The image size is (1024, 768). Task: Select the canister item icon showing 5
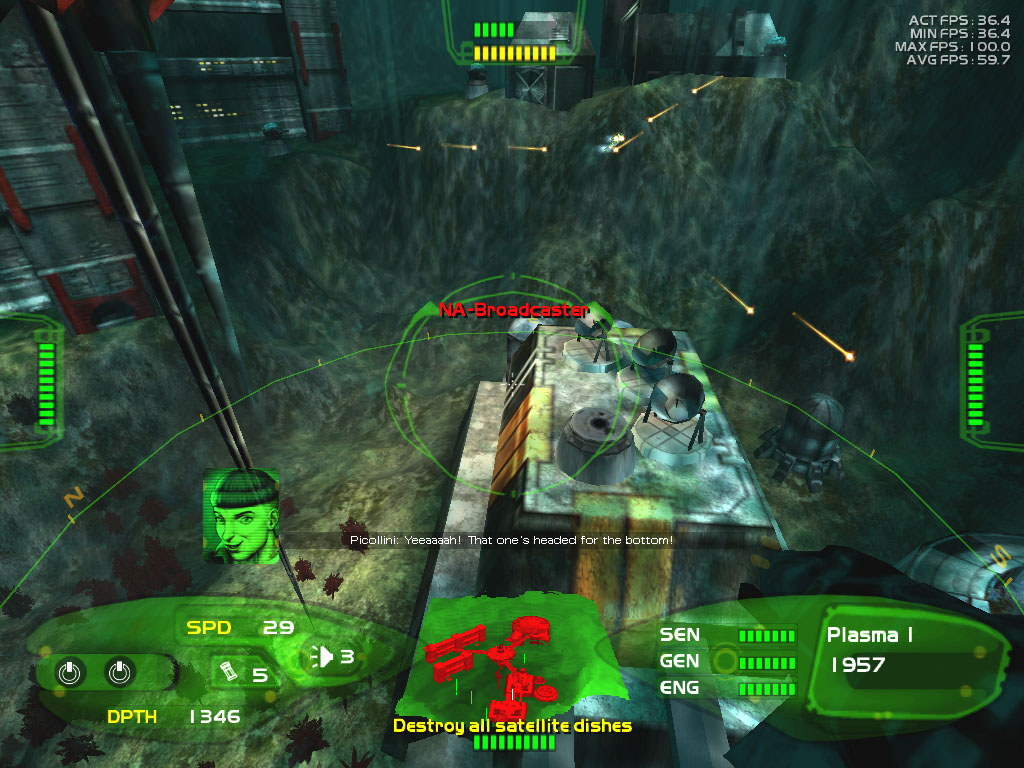227,670
